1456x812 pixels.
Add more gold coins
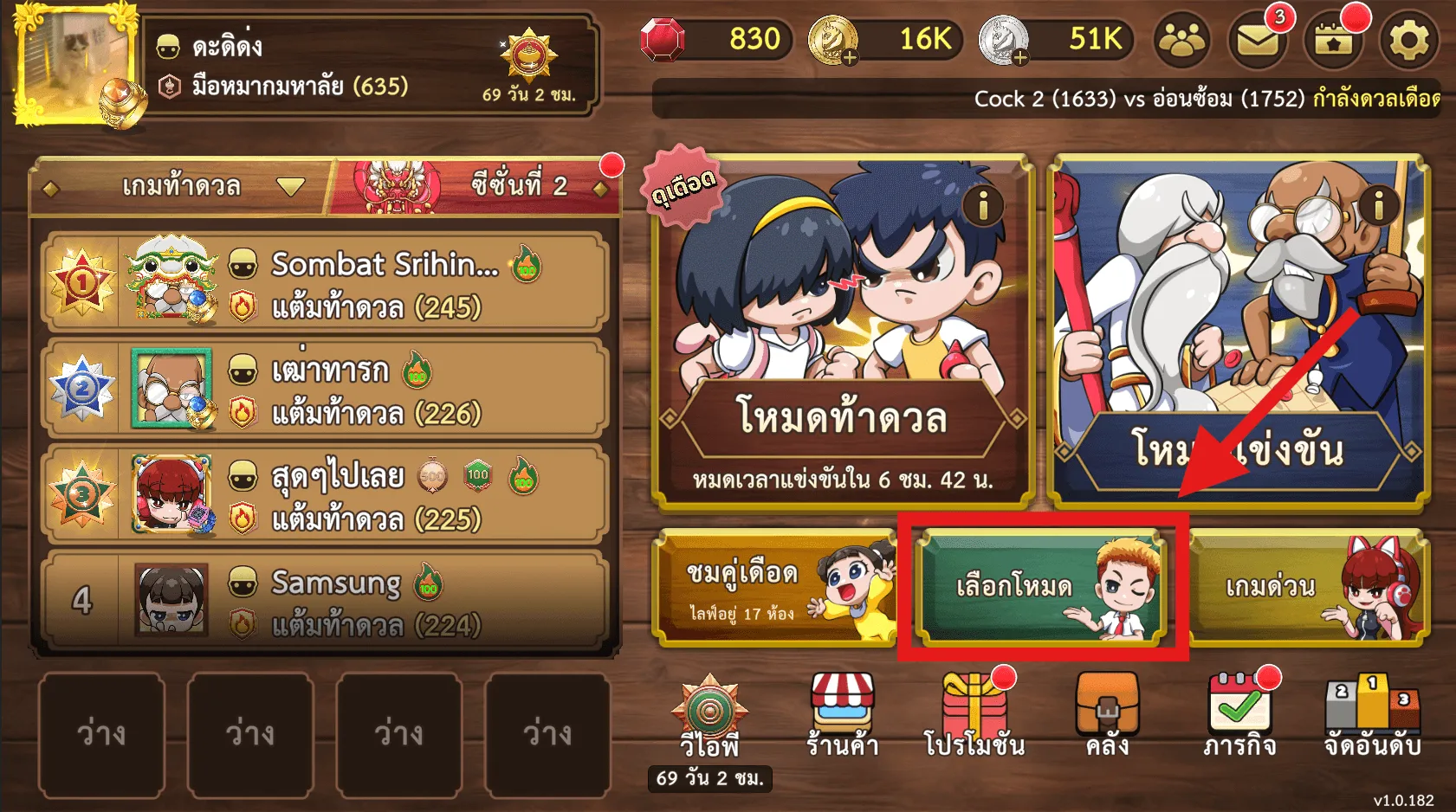tap(849, 58)
